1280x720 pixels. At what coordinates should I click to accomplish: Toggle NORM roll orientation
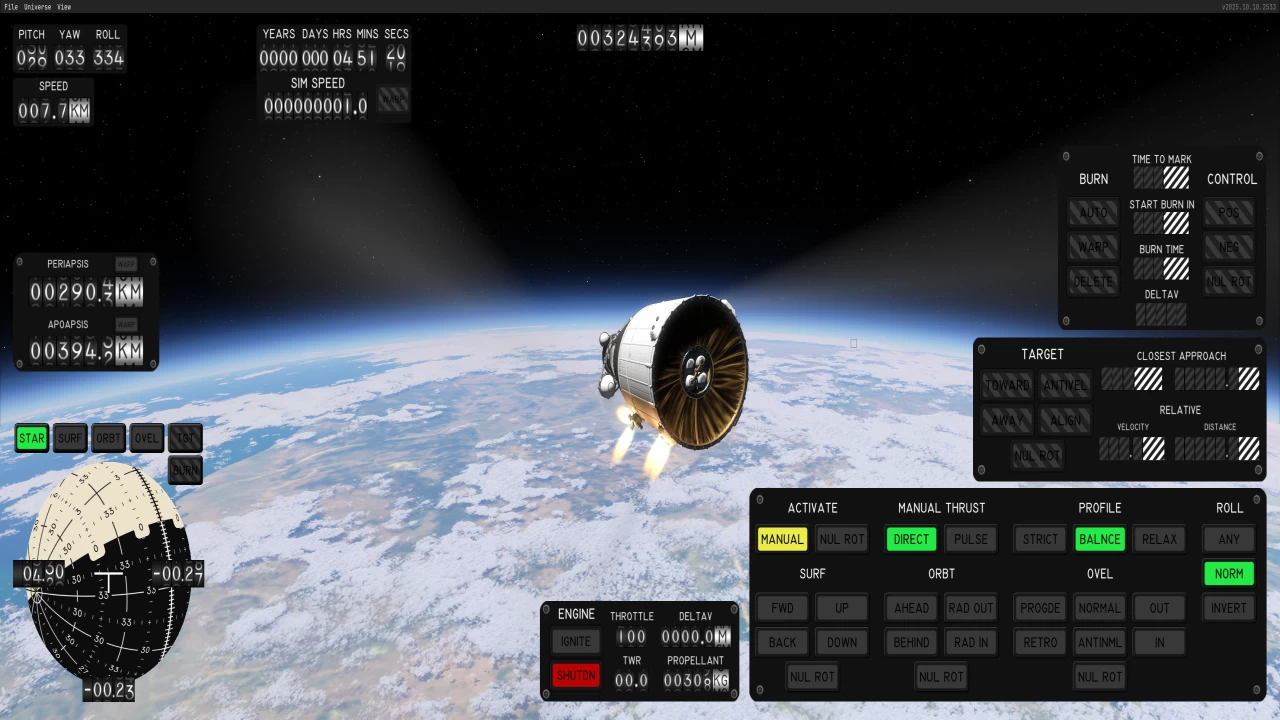(1228, 573)
